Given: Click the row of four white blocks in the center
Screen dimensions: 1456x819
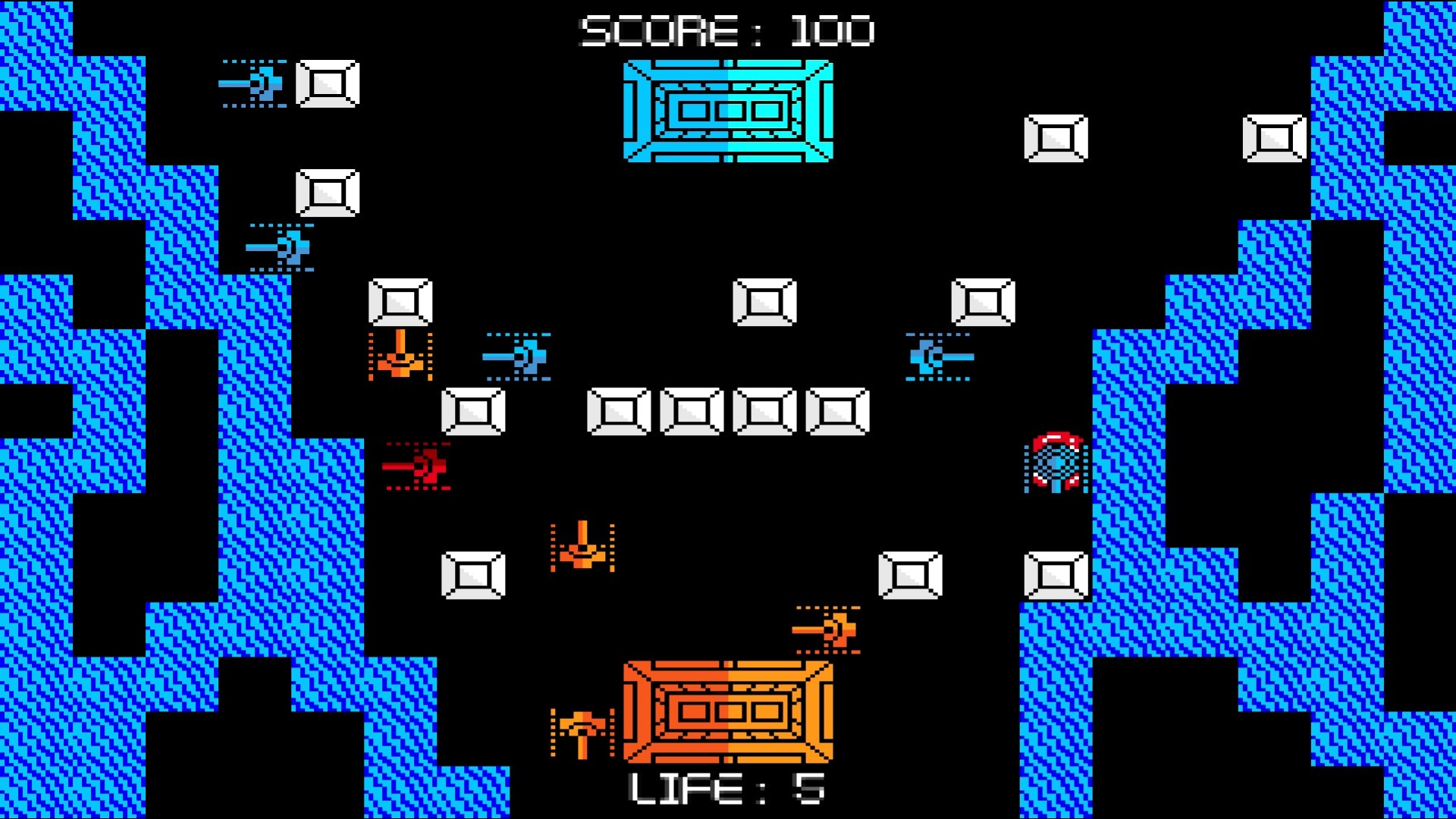Looking at the screenshot, I should pyautogui.click(x=728, y=412).
